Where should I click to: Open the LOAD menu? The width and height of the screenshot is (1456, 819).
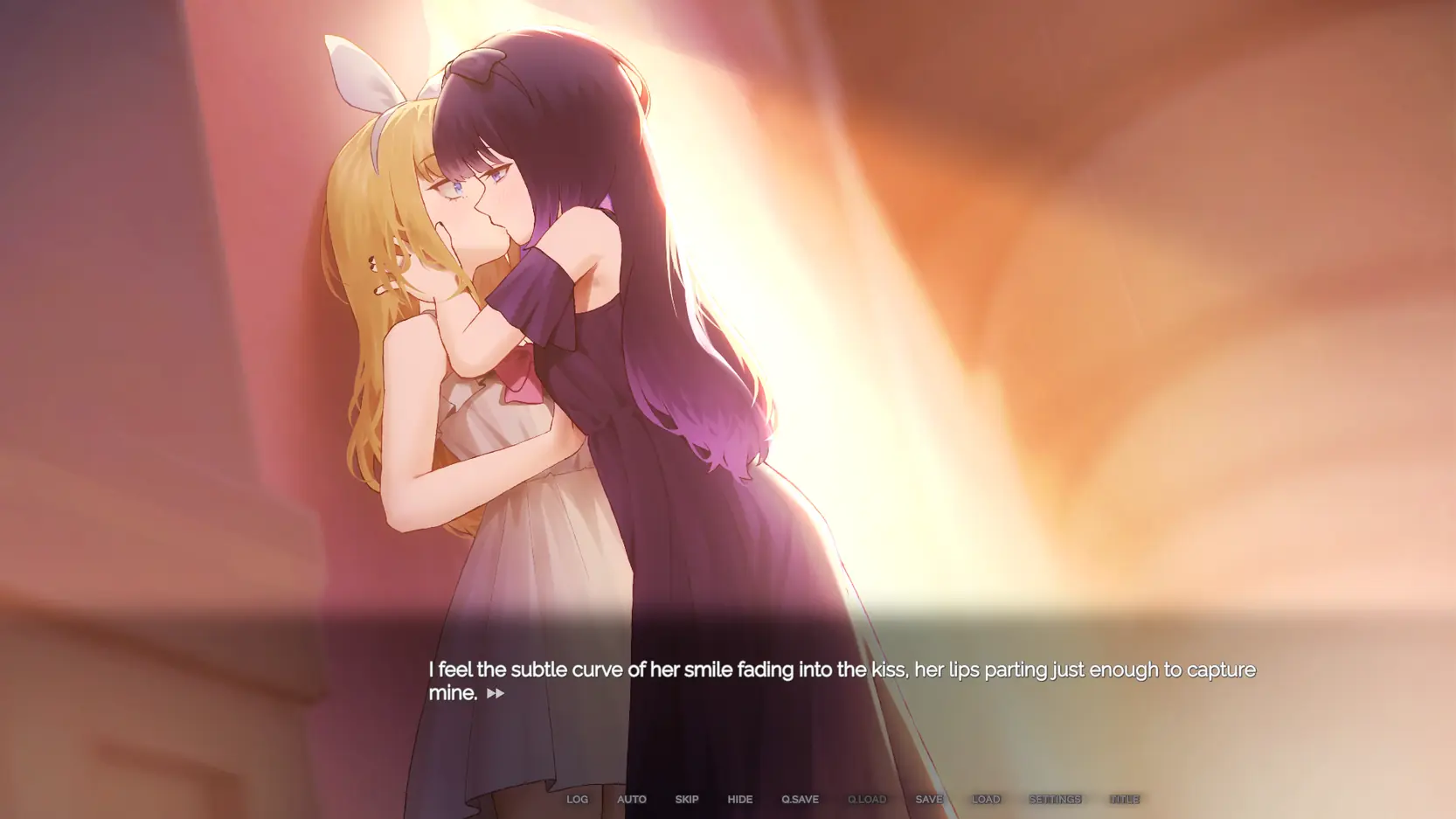point(986,799)
